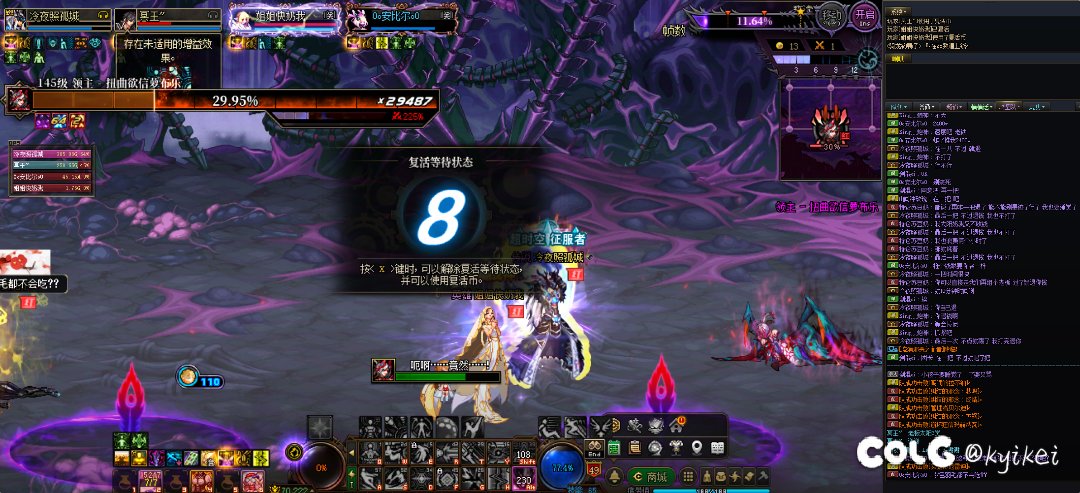Image resolution: width=1080 pixels, height=493 pixels.
Task: Click the 移动 round button
Action: (x=831, y=17)
